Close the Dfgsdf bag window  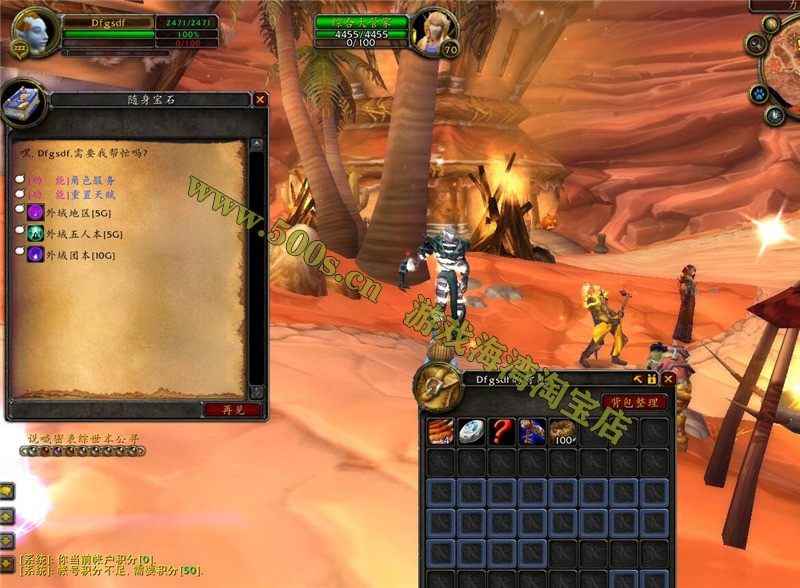(x=667, y=380)
